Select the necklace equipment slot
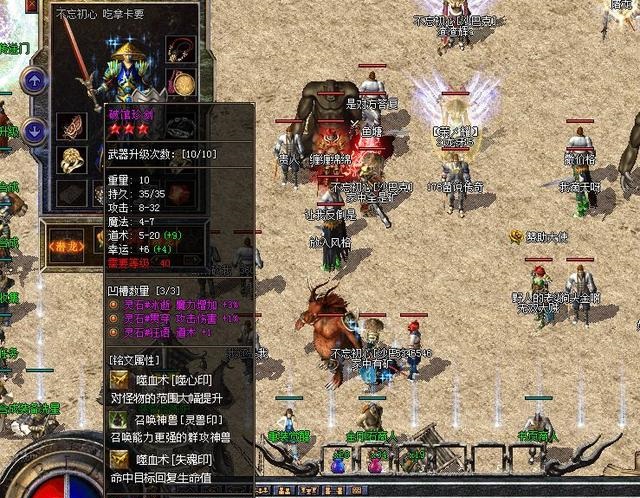Screen dimensions: 640x498 pos(180,49)
